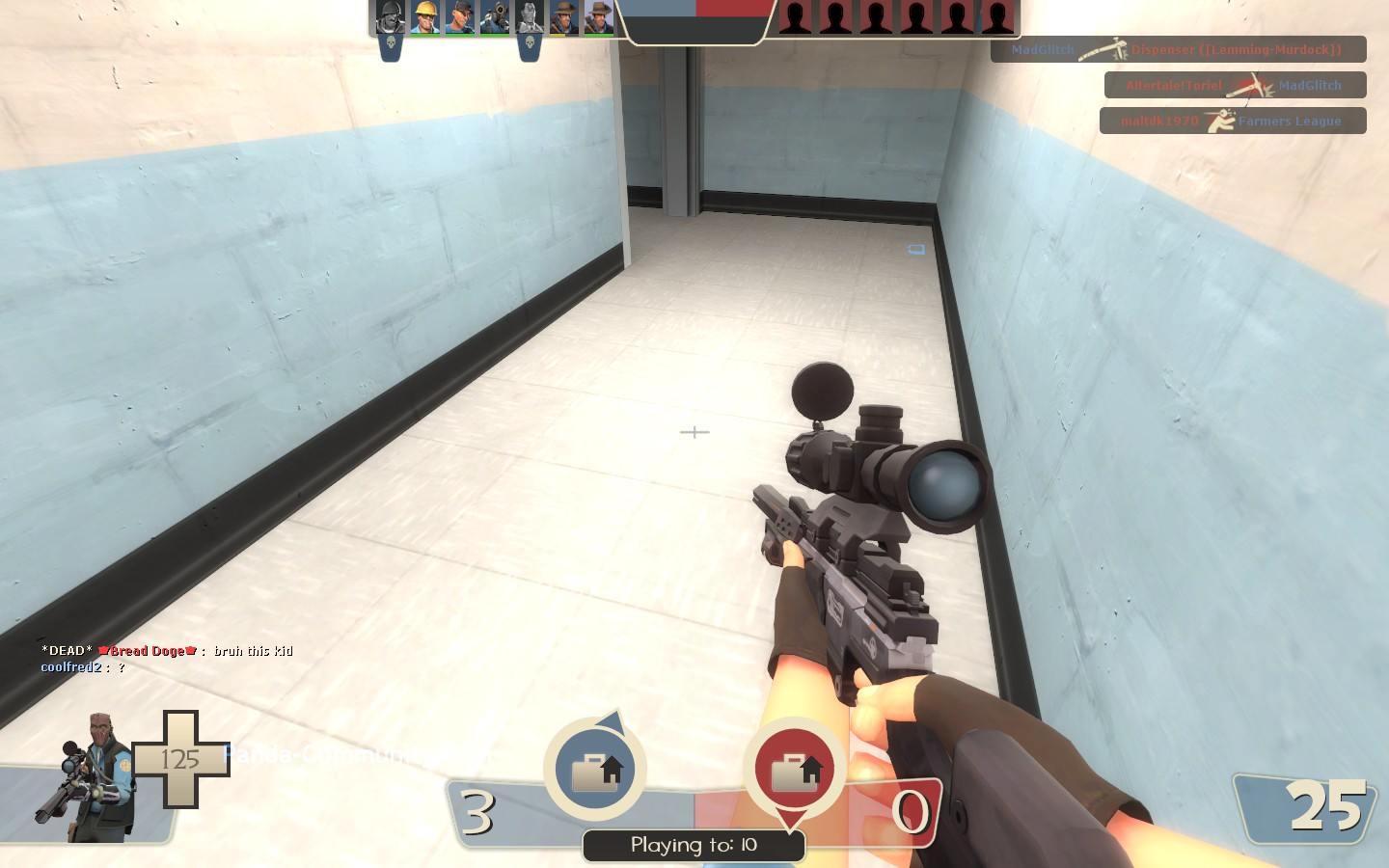Select the Pyro teammate portrait

point(494,17)
